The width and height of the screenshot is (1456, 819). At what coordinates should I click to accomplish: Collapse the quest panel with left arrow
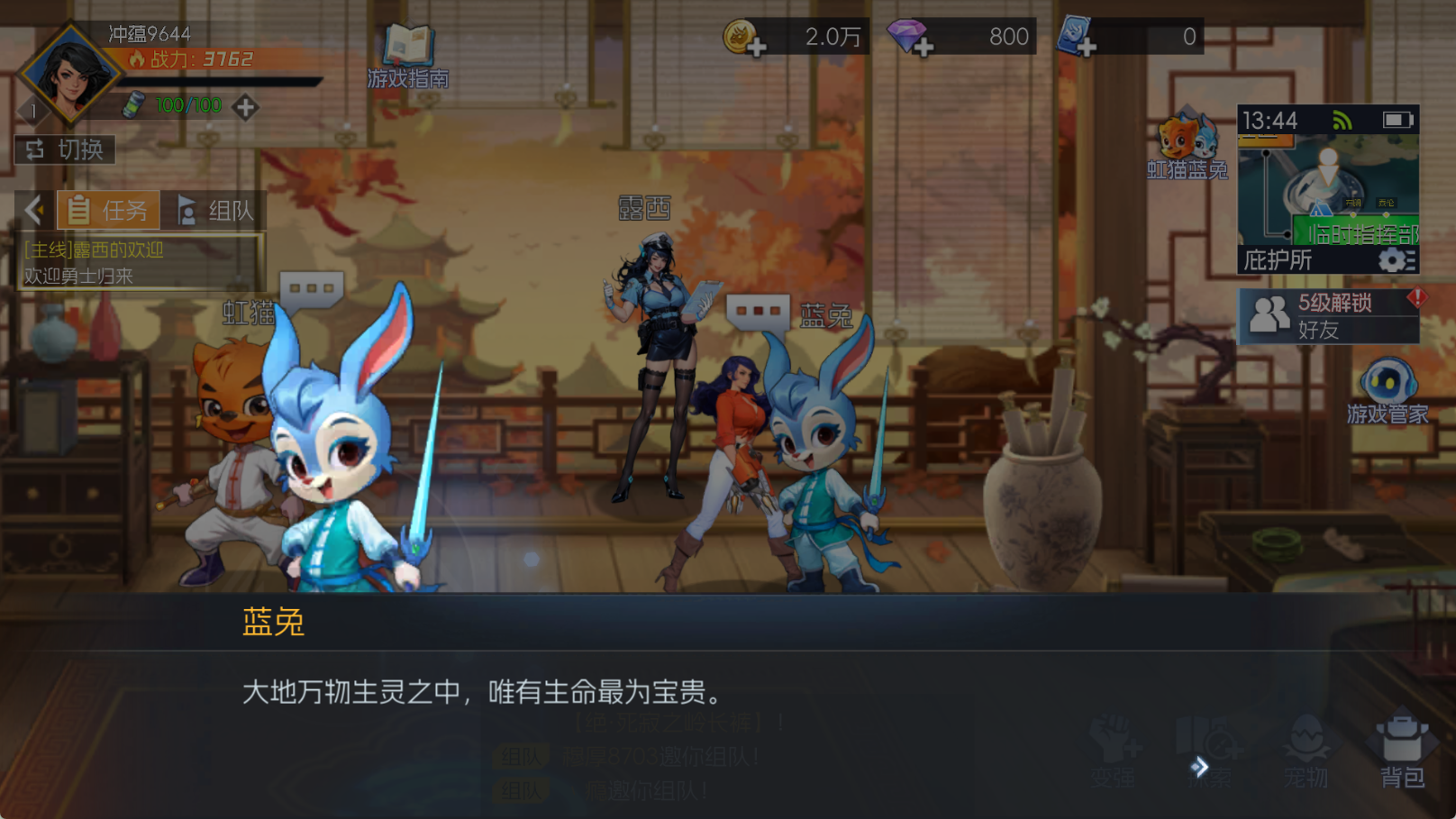33,209
